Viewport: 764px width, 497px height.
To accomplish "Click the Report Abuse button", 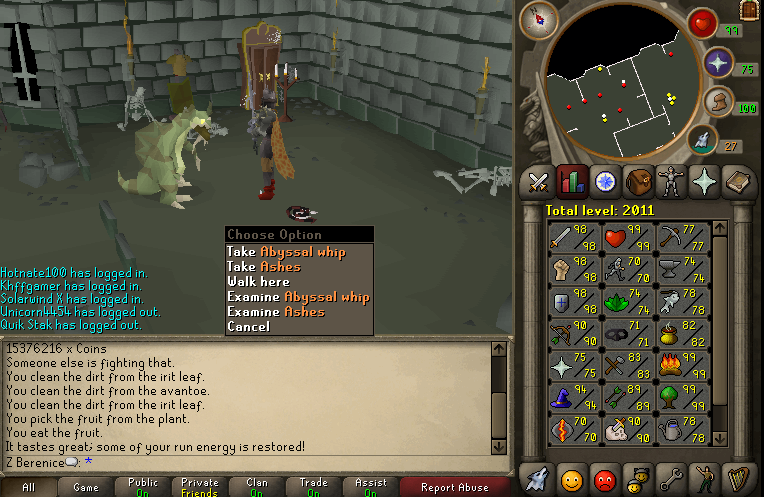I will 455,487.
